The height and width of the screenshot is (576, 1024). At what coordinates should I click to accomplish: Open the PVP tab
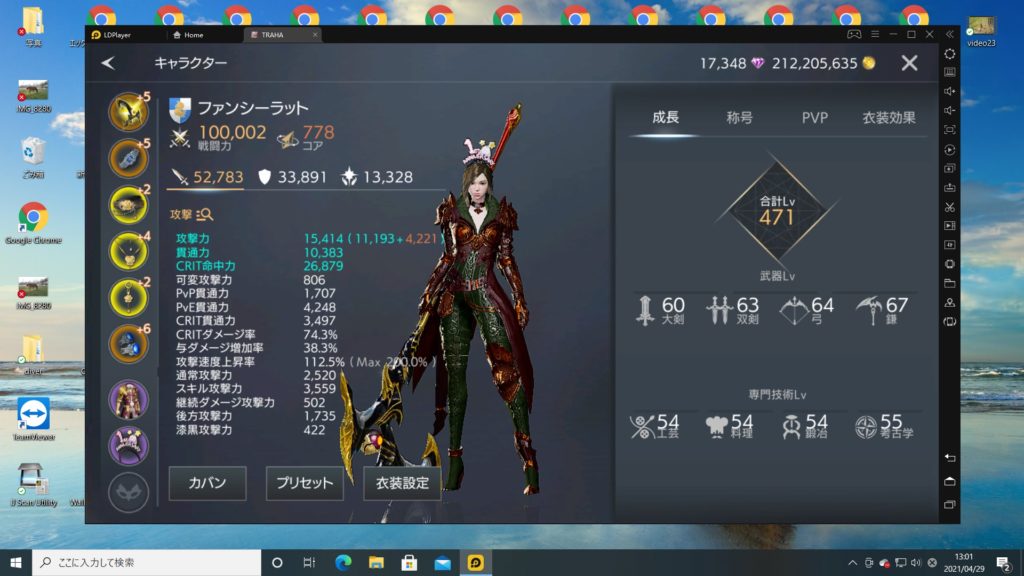815,118
